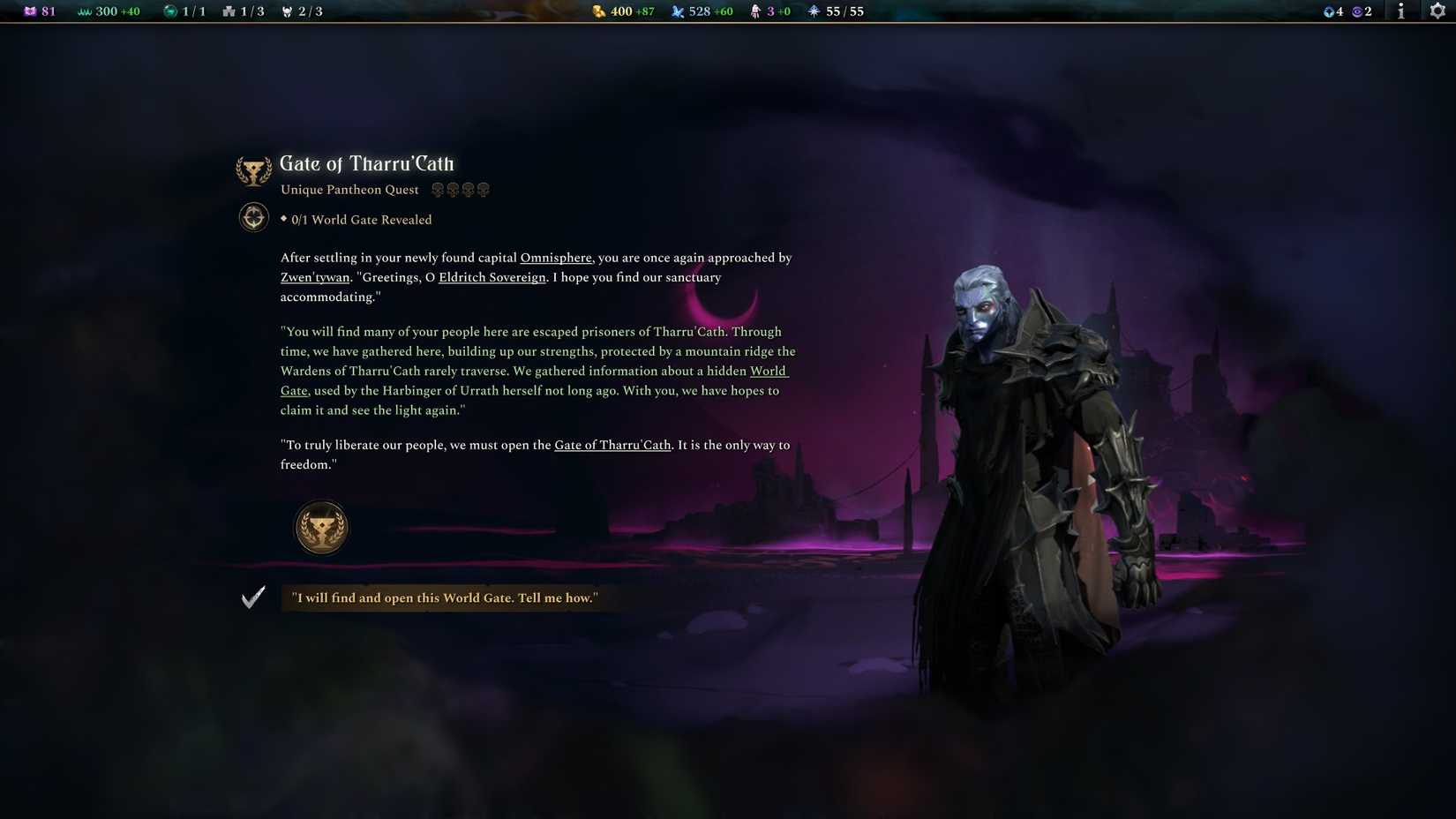The image size is (1456, 819).
Task: Click the pantheon reward medallion
Action: pos(320,527)
